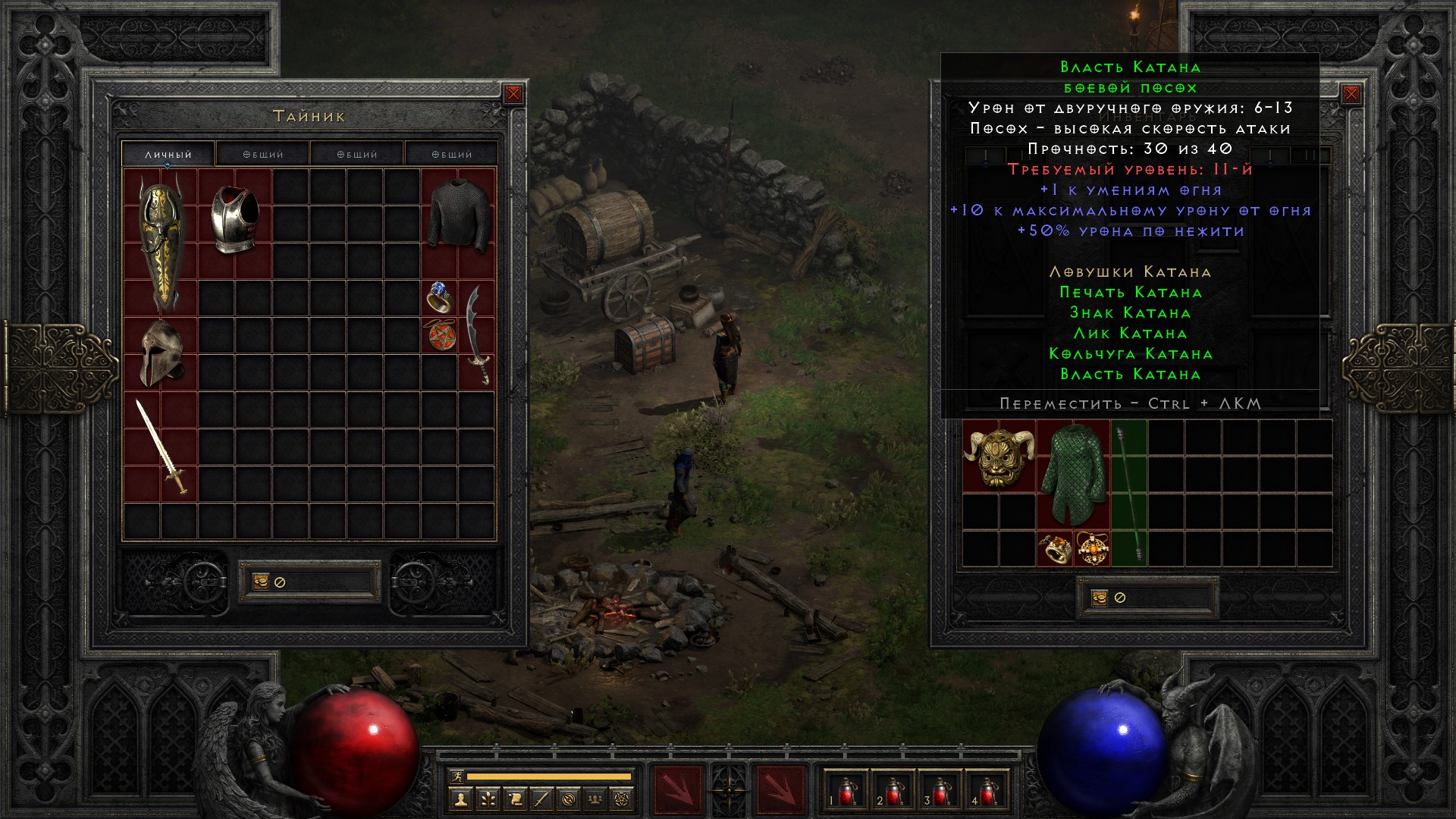Image resolution: width=1456 pixels, height=819 pixels.
Task: Pick up the curved scimitar blade
Action: 477,335
